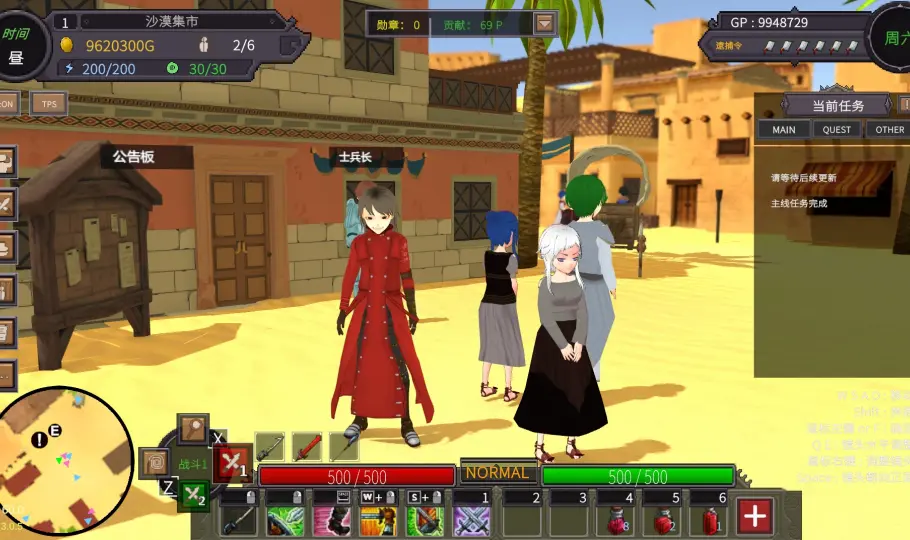Activate the green slash skill icon
The image size is (910, 540).
click(x=285, y=520)
